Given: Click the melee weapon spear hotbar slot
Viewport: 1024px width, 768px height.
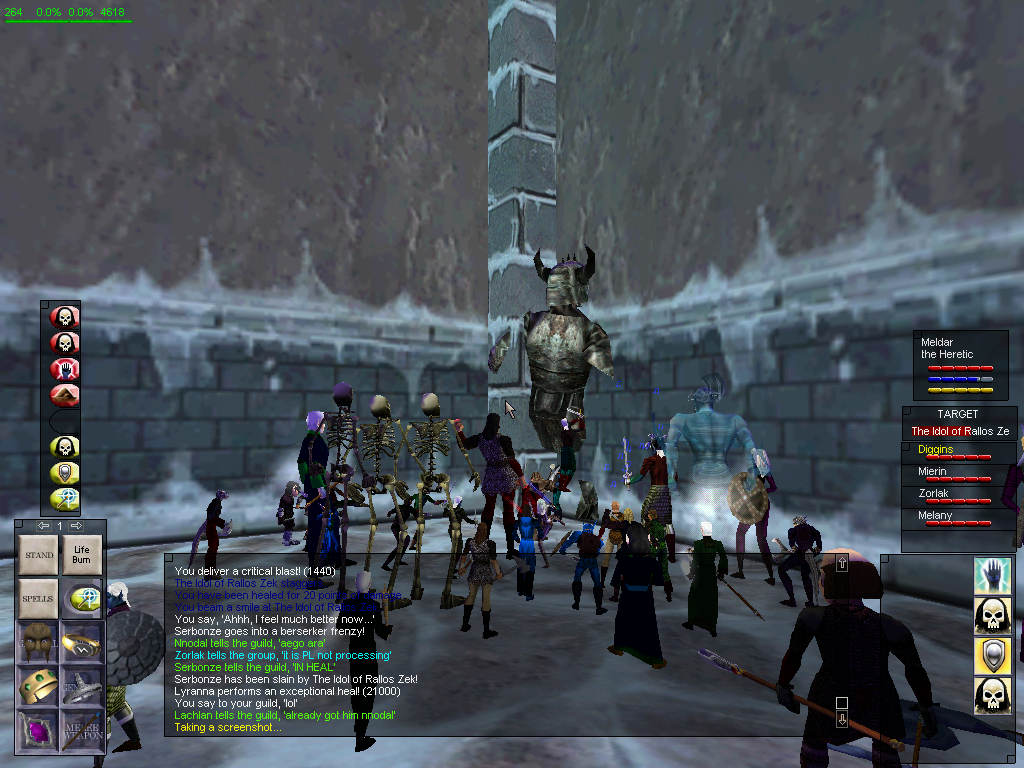Looking at the screenshot, I should click(81, 728).
